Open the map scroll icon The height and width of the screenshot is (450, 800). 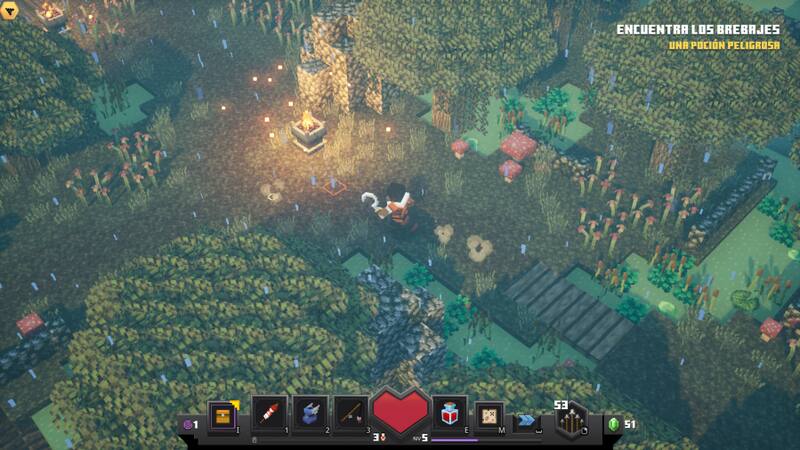coord(489,414)
